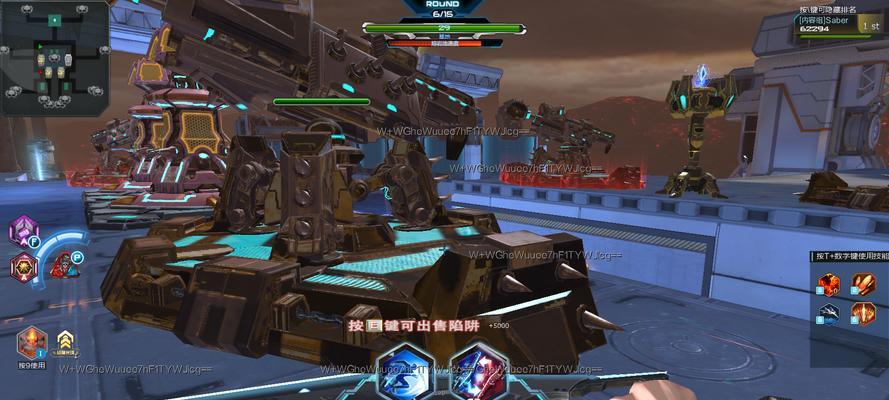The width and height of the screenshot is (889, 400).
Task: Use the orange missile barrage skill
Action: (864, 284)
